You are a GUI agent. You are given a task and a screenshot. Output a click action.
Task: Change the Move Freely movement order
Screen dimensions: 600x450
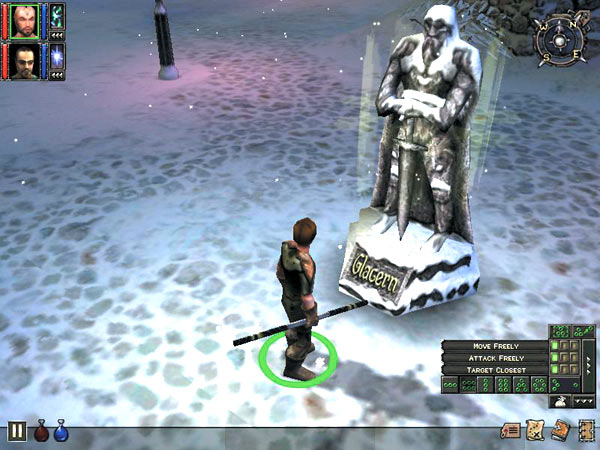(495, 346)
